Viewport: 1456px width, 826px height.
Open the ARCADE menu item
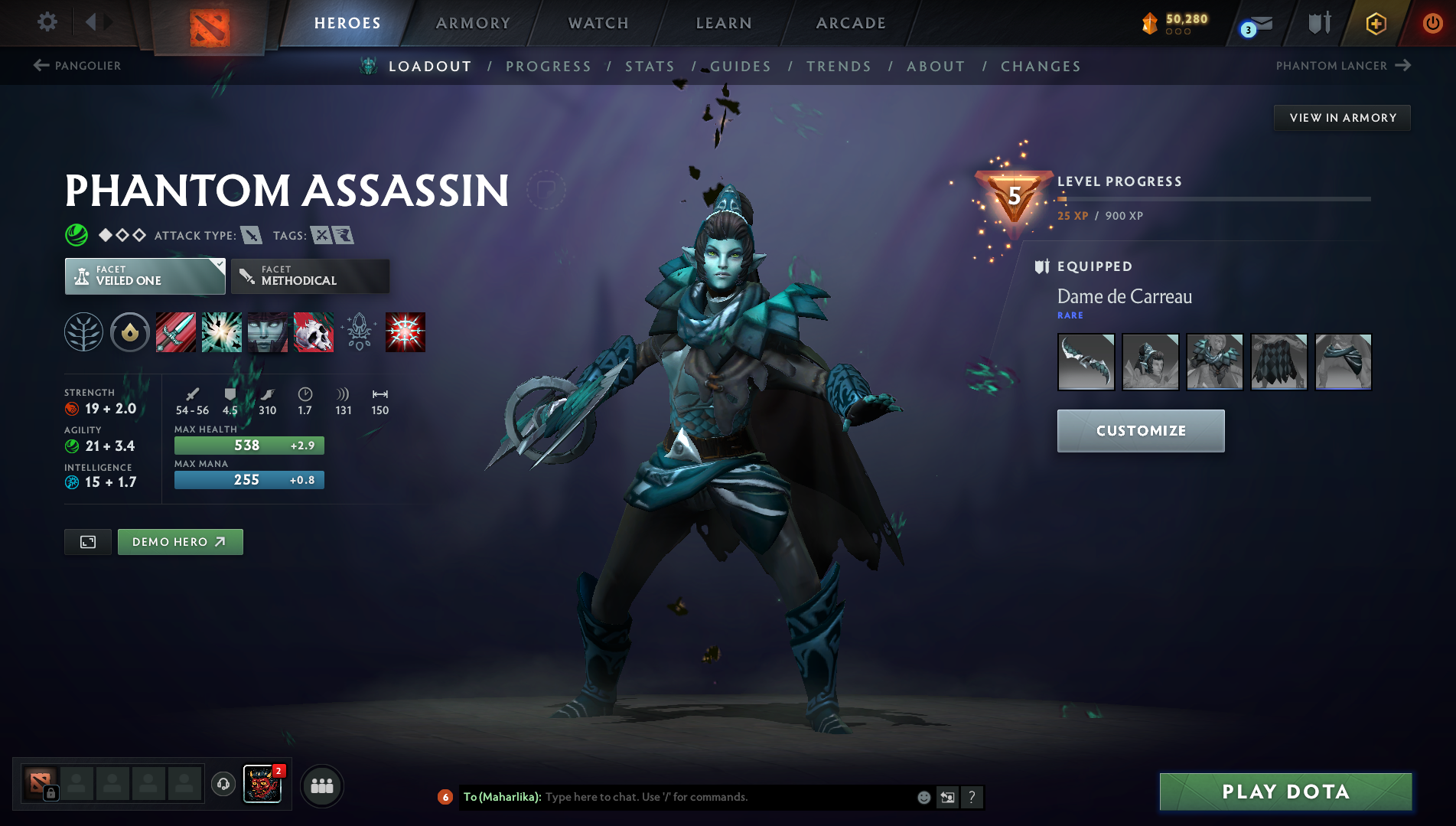[851, 22]
